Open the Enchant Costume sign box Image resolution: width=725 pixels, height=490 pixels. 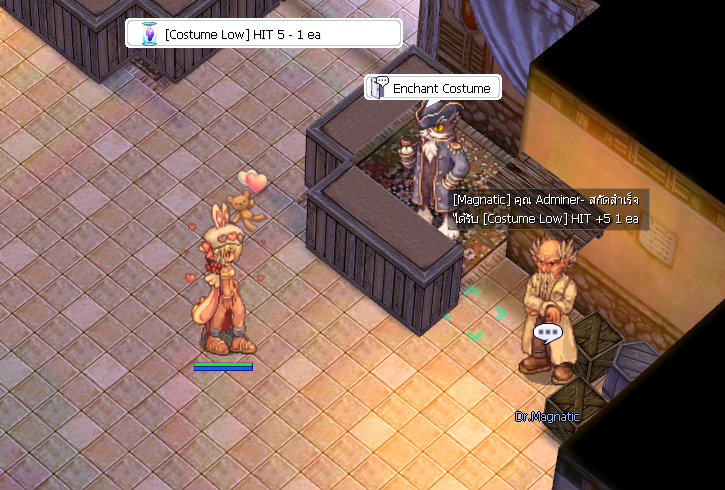(432, 88)
